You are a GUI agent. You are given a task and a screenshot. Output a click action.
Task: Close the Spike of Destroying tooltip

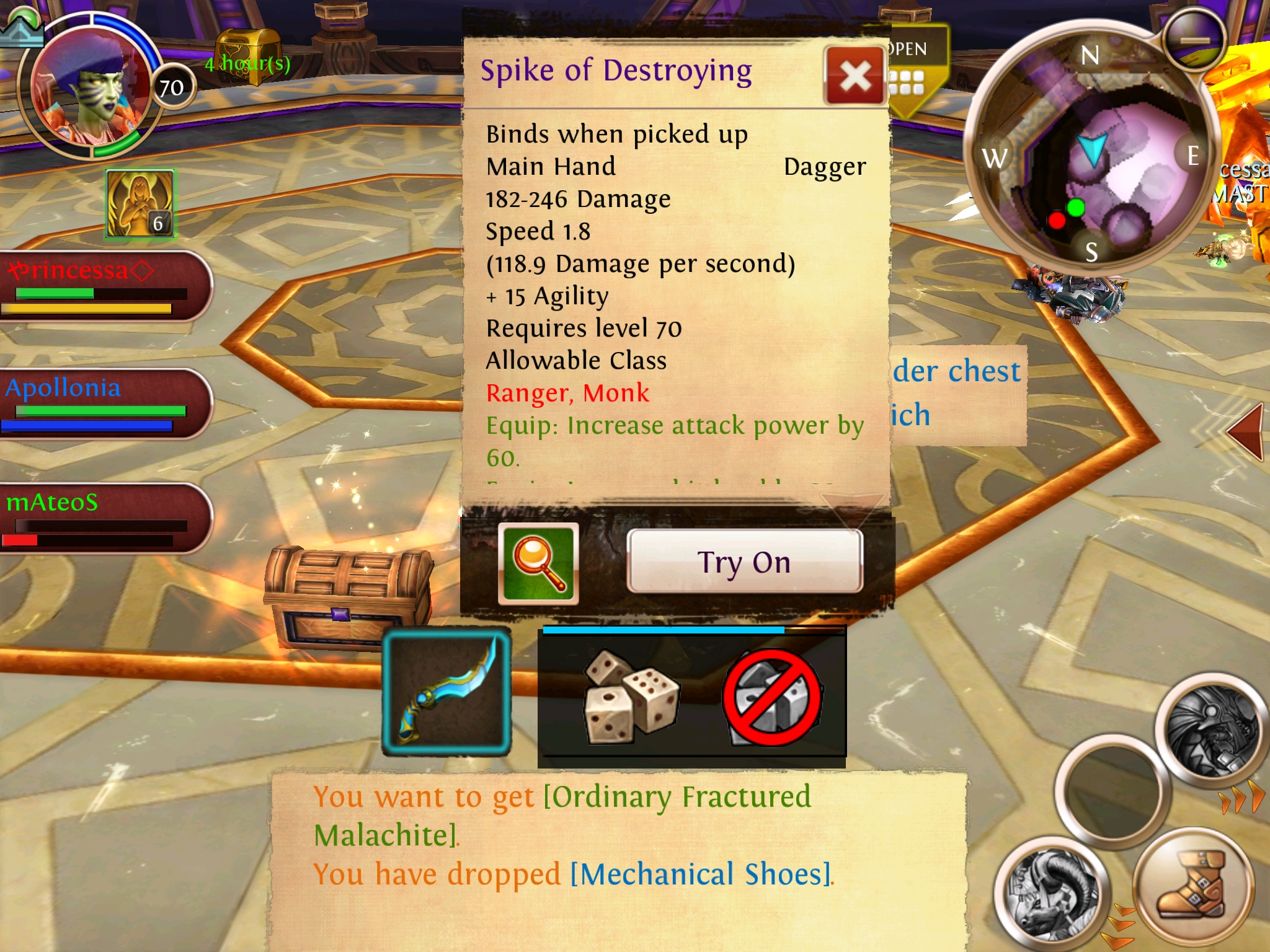(x=855, y=77)
